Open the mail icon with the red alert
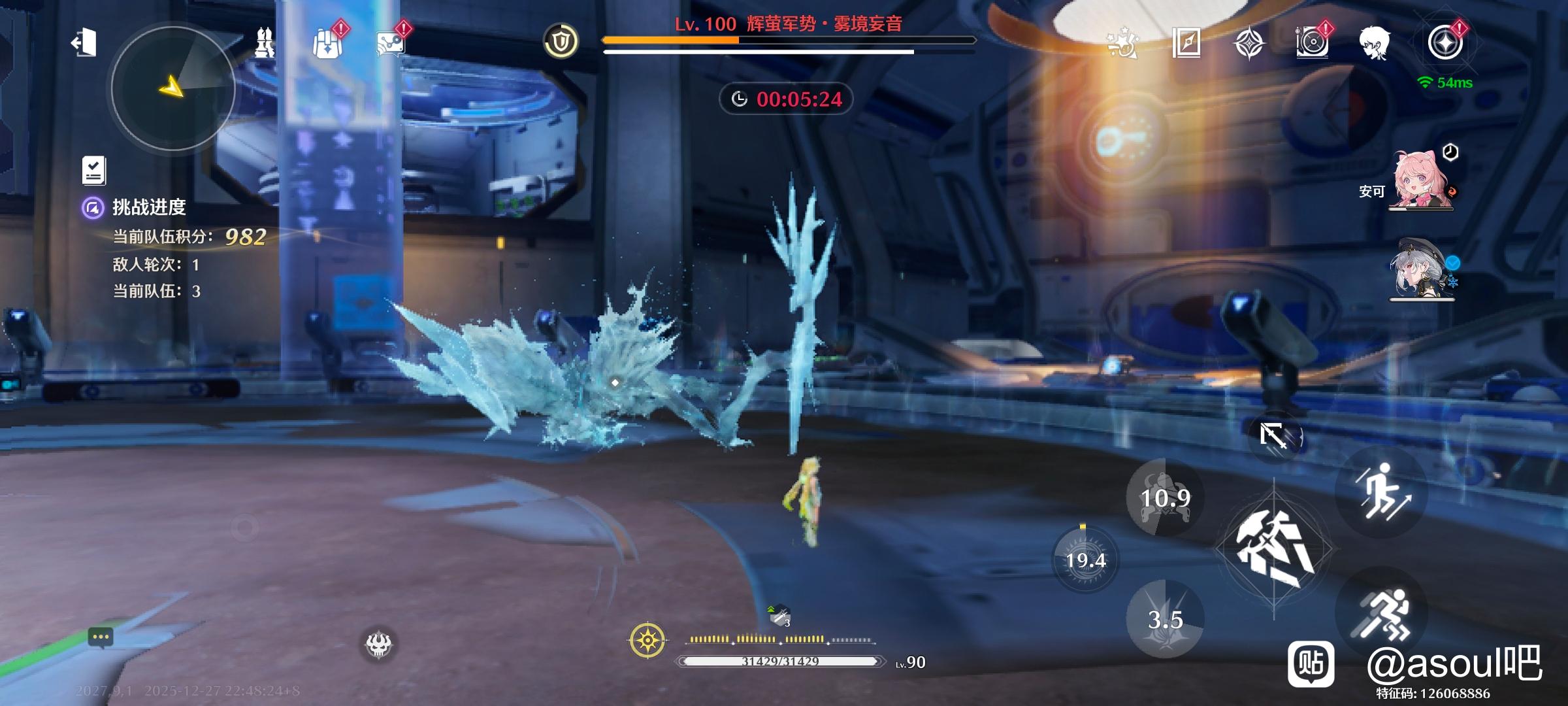The image size is (1568, 706). point(390,44)
